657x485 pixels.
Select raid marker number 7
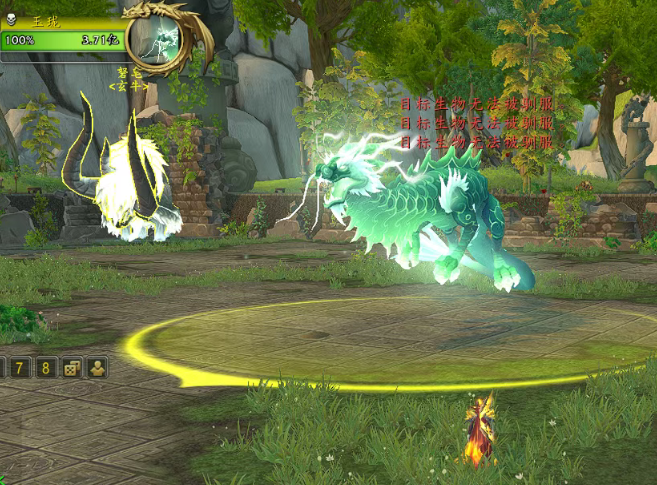click(x=20, y=367)
